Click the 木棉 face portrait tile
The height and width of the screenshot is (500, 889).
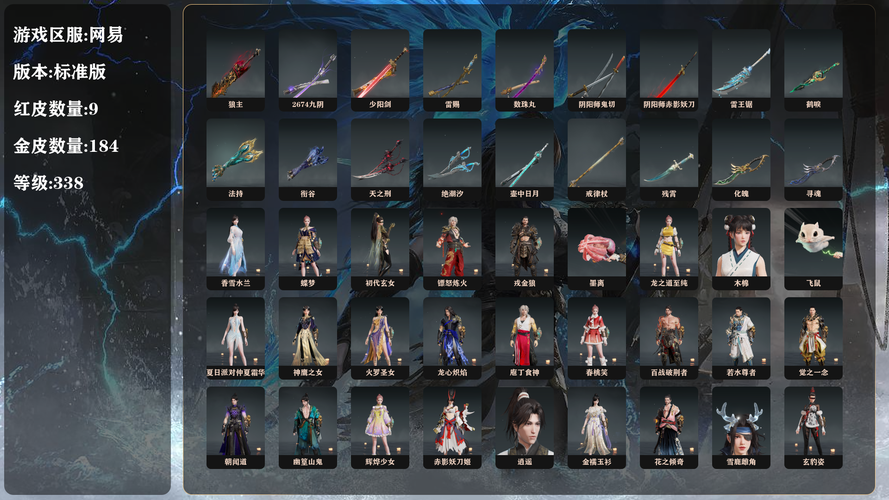pos(741,247)
